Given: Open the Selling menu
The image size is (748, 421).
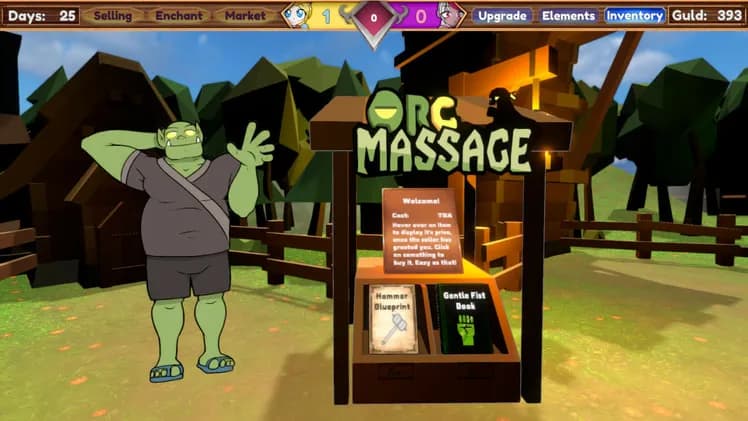Looking at the screenshot, I should point(112,16).
